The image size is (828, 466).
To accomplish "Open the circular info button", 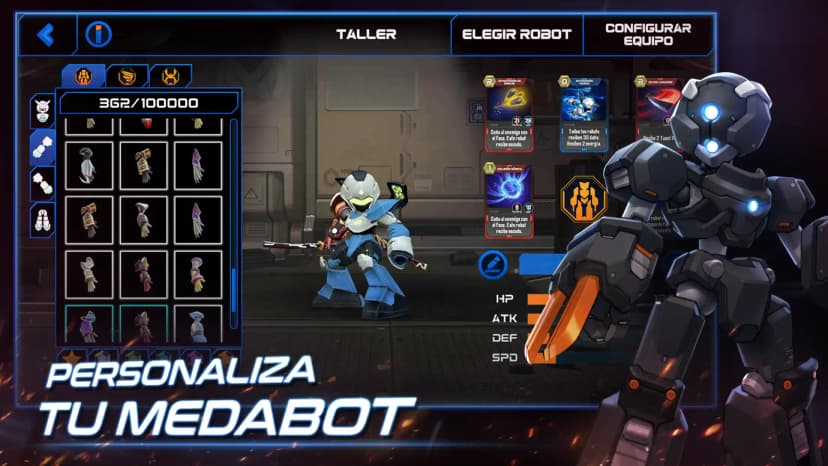I will (98, 35).
